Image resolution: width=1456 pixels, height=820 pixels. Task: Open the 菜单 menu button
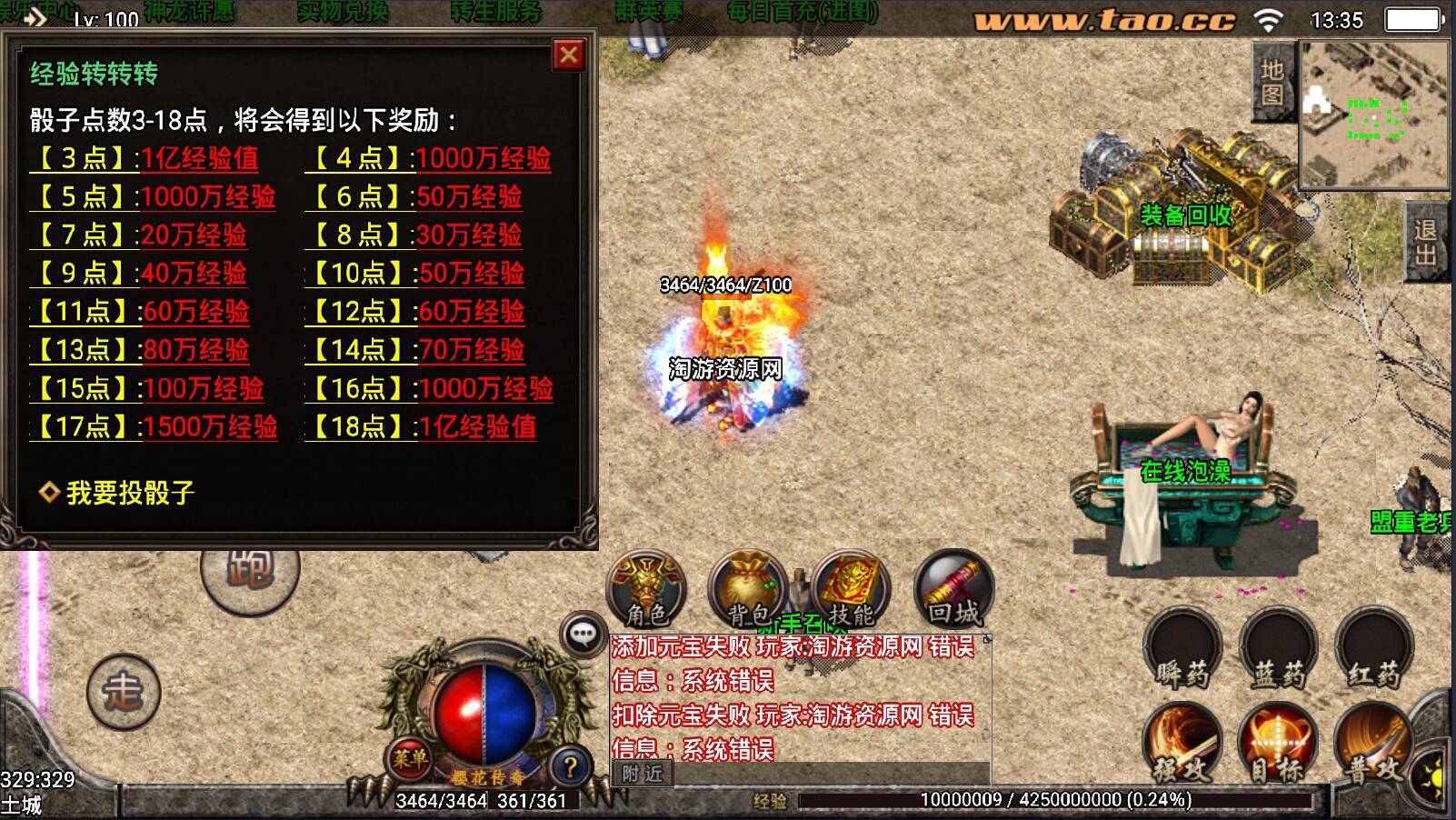[x=409, y=756]
